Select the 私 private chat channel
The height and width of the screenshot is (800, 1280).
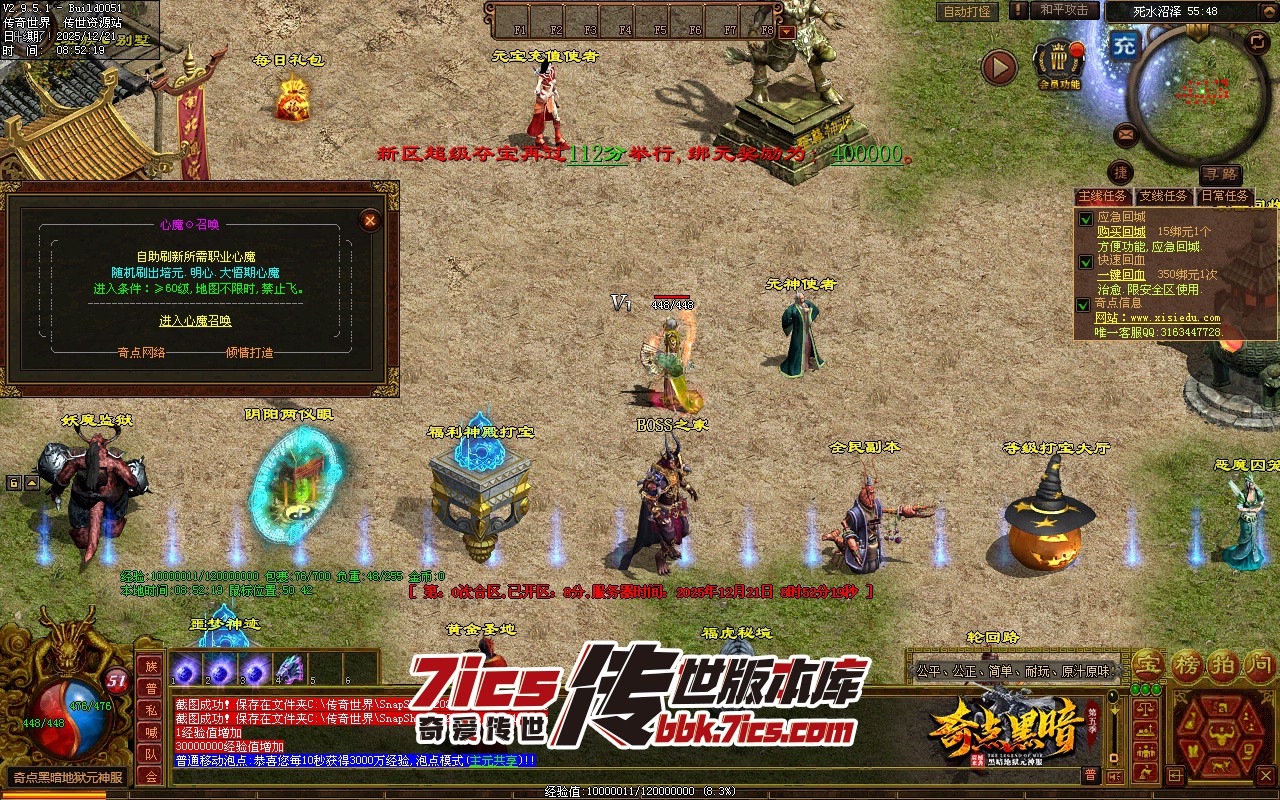(151, 709)
